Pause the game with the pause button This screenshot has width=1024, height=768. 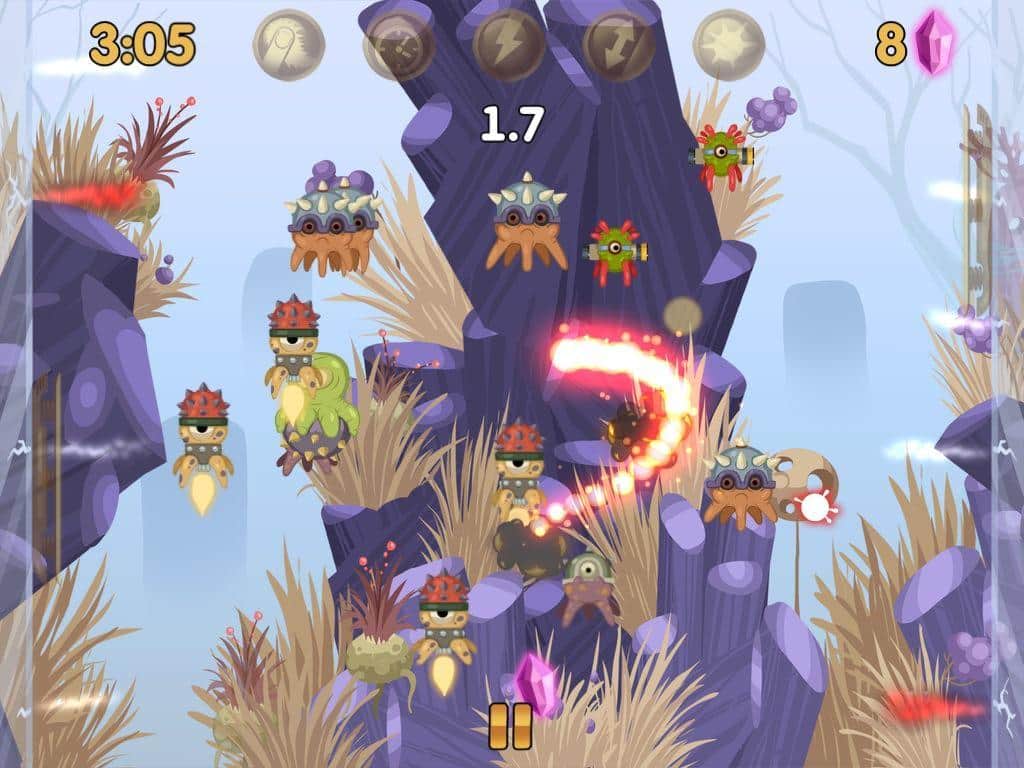(x=510, y=726)
